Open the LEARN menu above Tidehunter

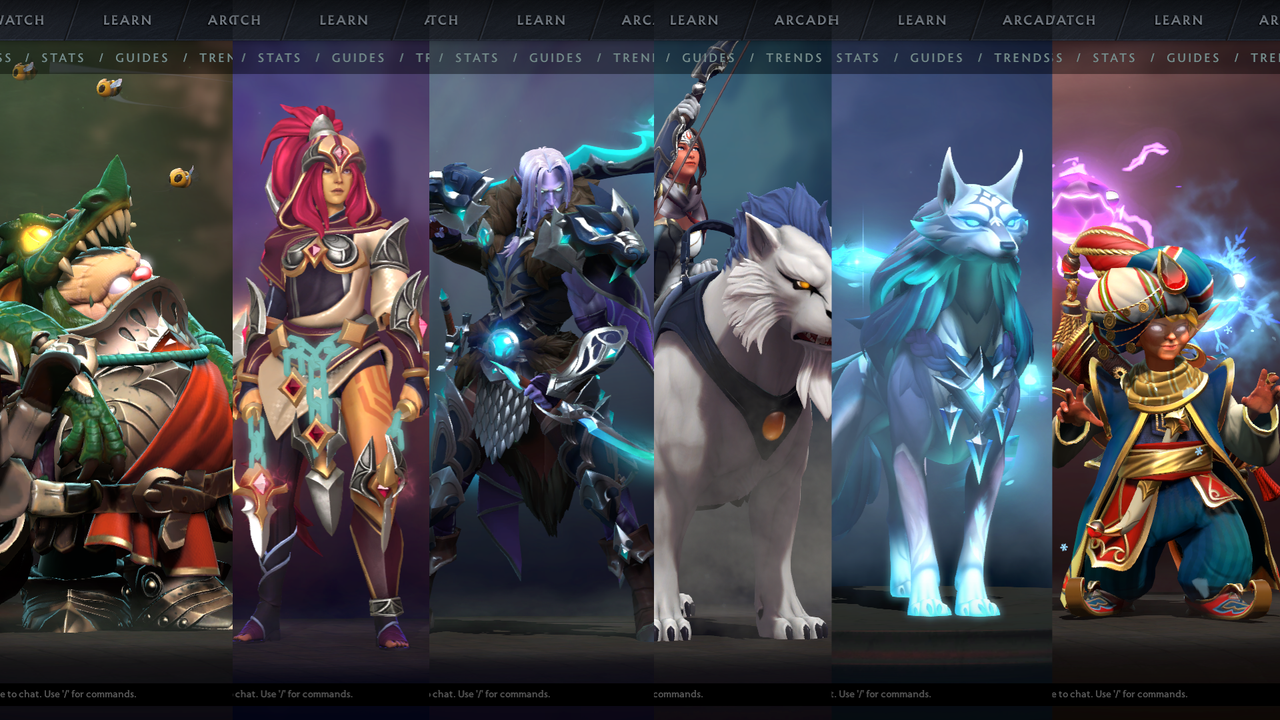(x=127, y=20)
